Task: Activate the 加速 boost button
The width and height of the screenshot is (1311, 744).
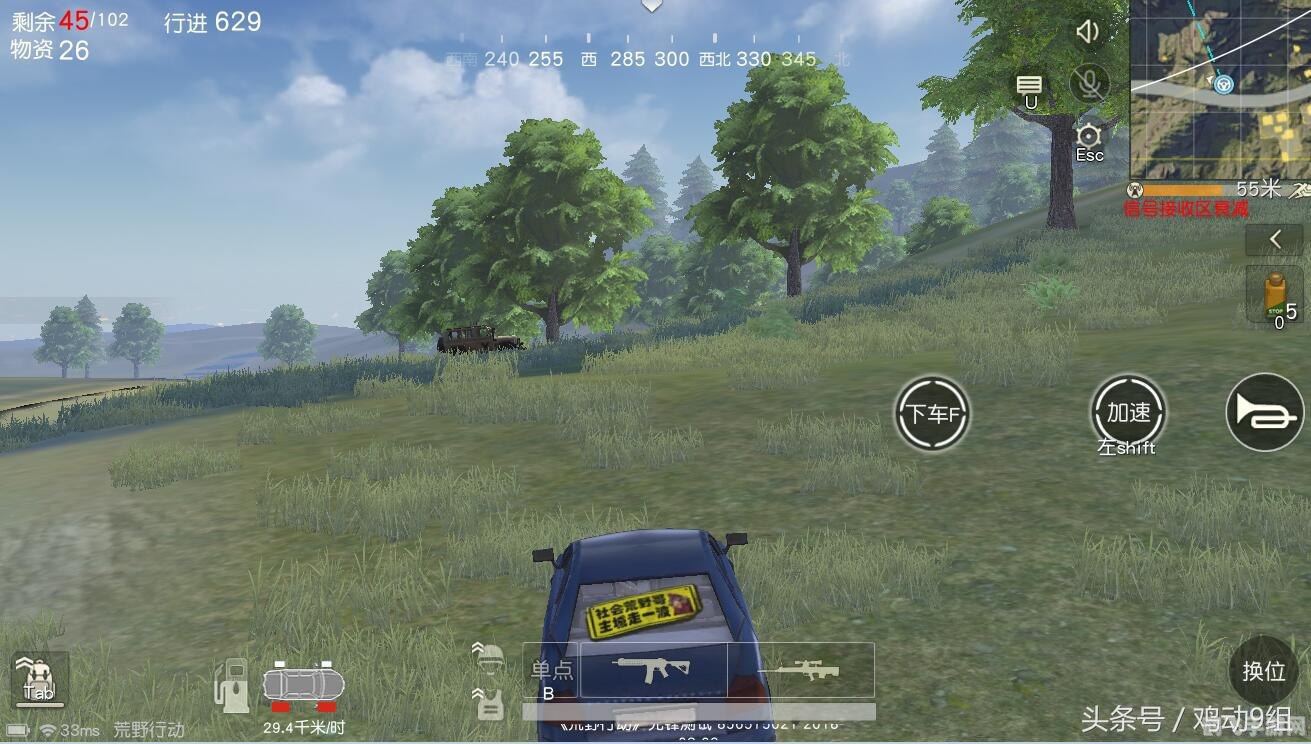Action: point(1129,413)
